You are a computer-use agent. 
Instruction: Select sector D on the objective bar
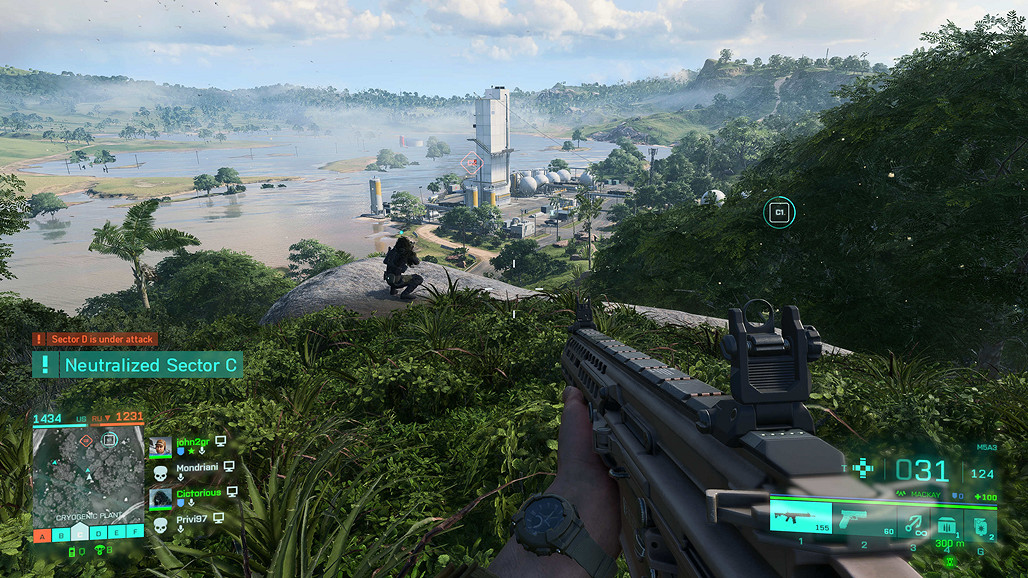point(97,535)
